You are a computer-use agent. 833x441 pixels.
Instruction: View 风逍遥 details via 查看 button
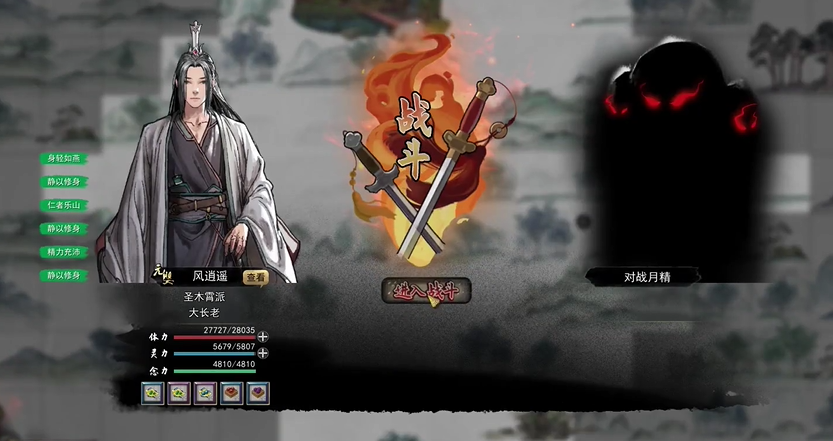pyautogui.click(x=256, y=277)
